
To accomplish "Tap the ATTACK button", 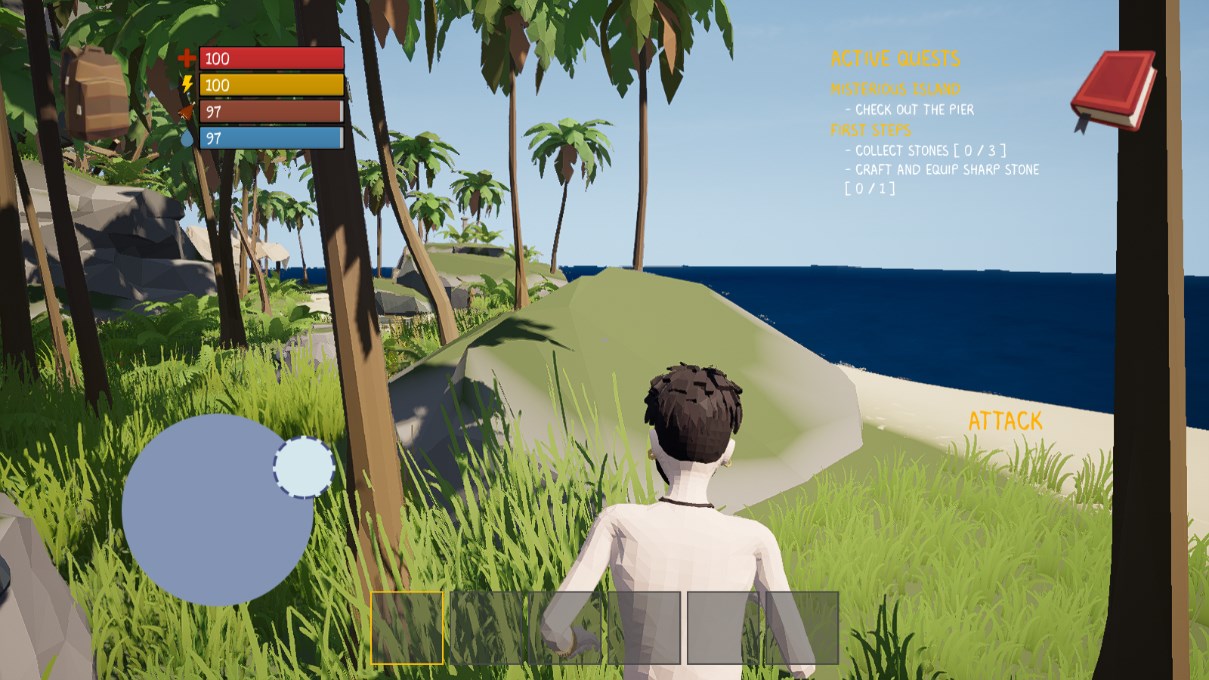I will click(1005, 421).
